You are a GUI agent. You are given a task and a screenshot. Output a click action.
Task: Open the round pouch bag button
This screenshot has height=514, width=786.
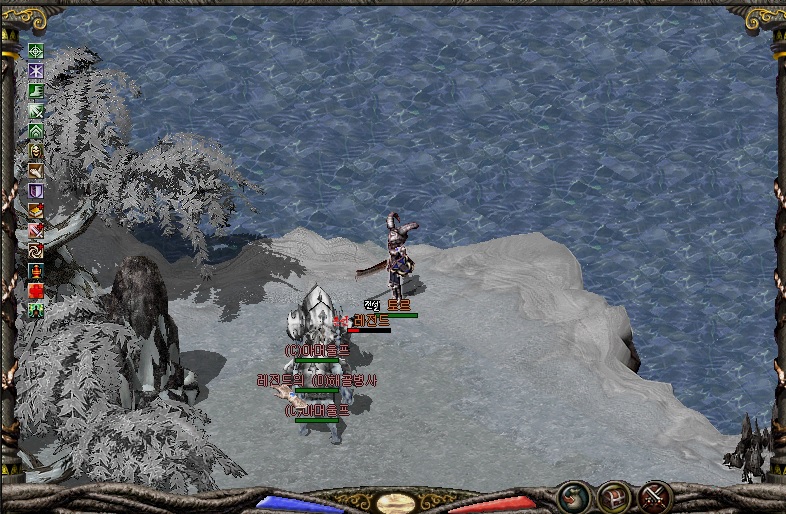point(574,495)
